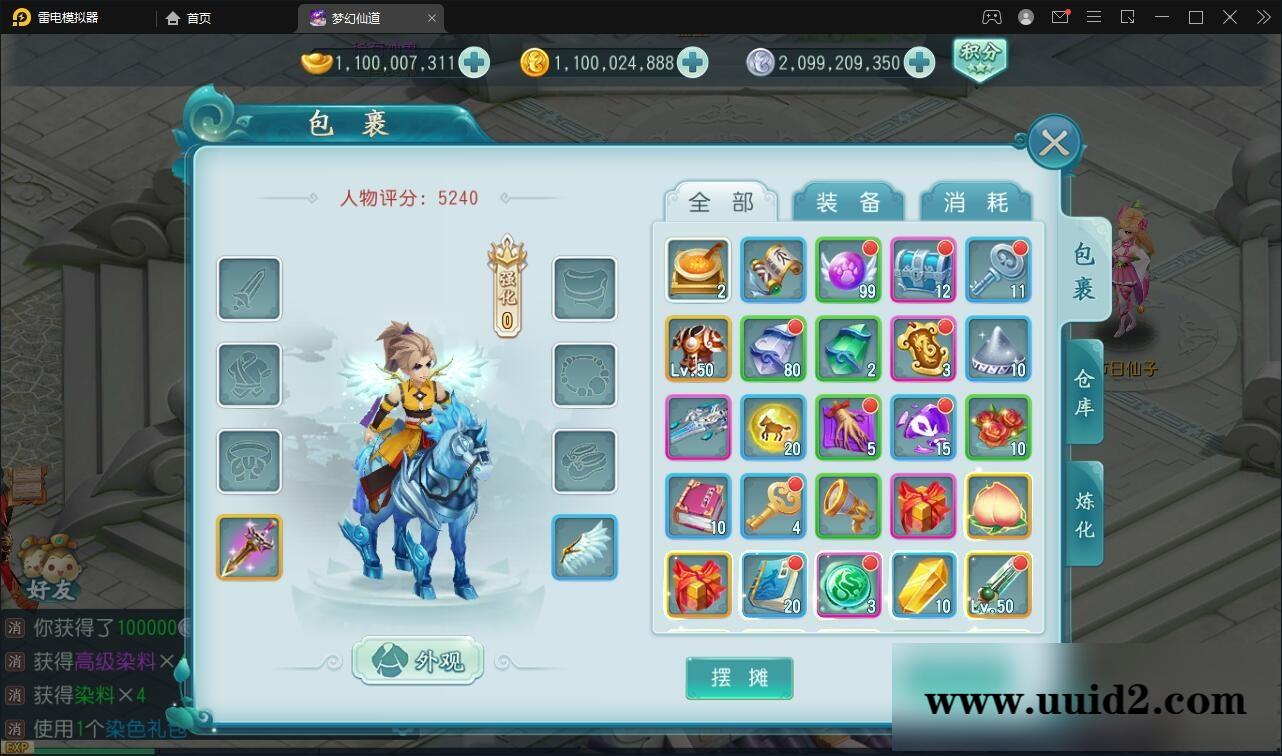Click the gold key item with 4 count
The width and height of the screenshot is (1282, 756).
[x=772, y=505]
